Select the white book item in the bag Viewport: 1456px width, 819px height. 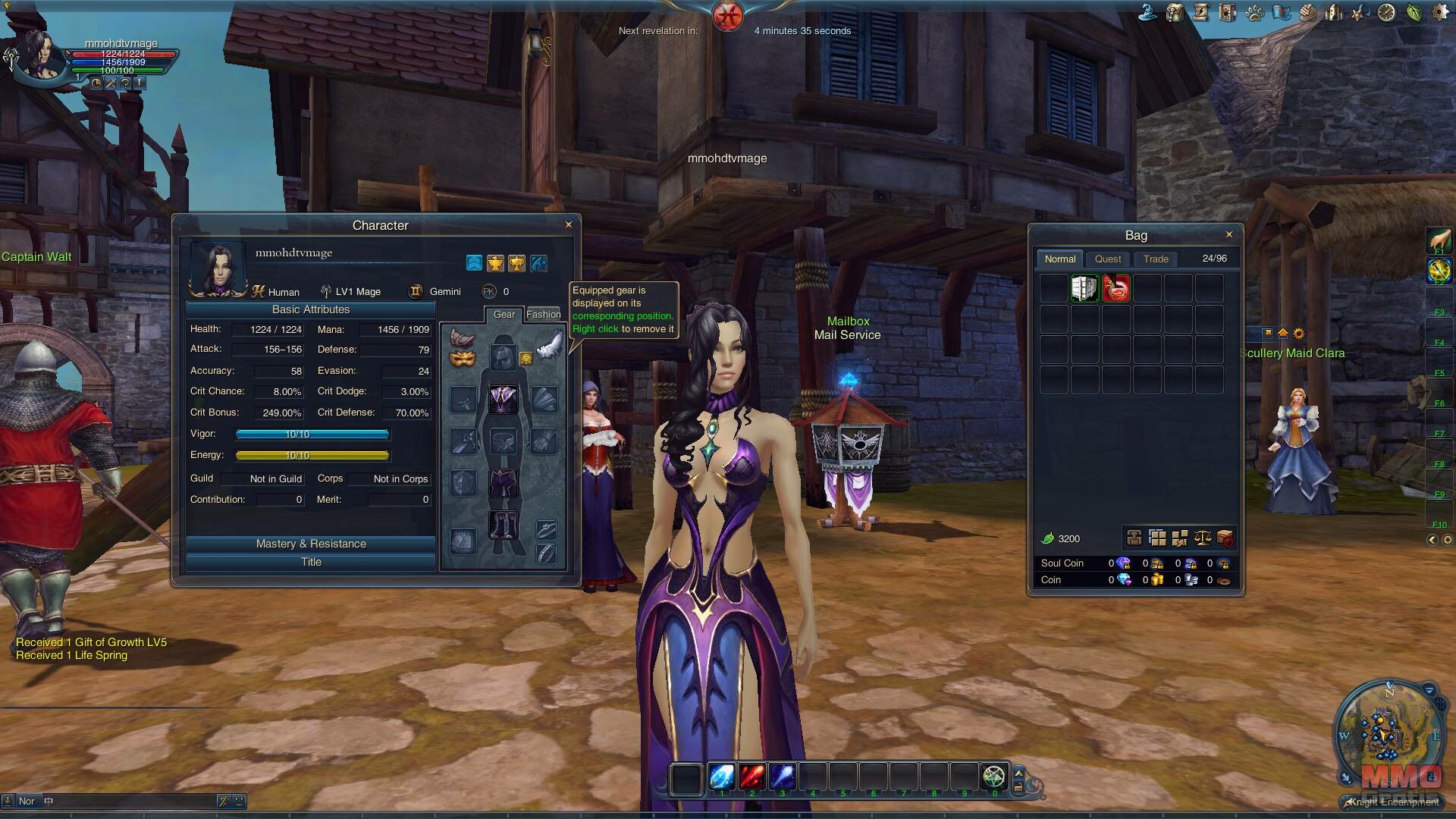tap(1084, 289)
